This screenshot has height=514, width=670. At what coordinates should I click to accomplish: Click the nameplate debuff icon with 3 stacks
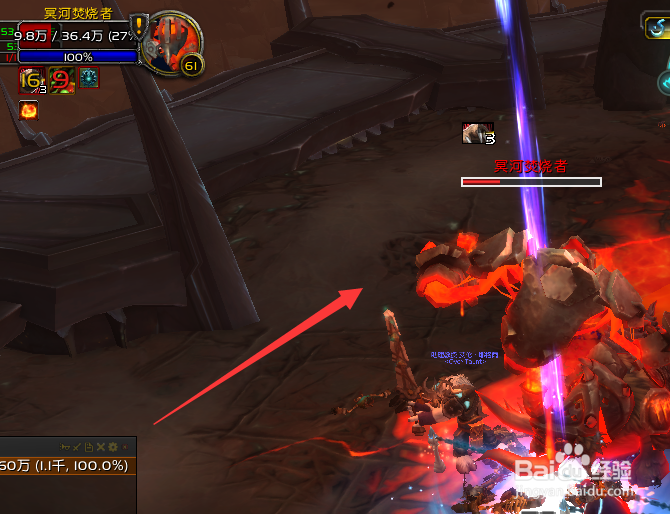pos(477,132)
